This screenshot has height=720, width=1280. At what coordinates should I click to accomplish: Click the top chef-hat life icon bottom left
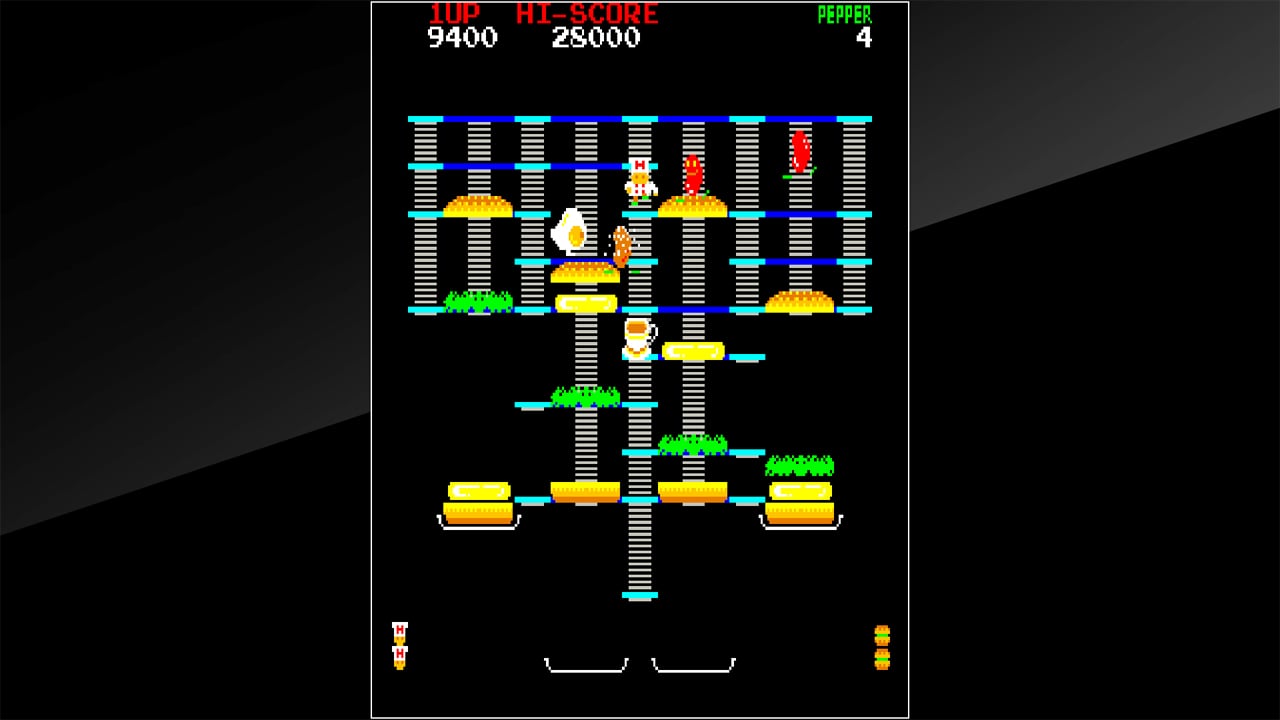(x=399, y=631)
